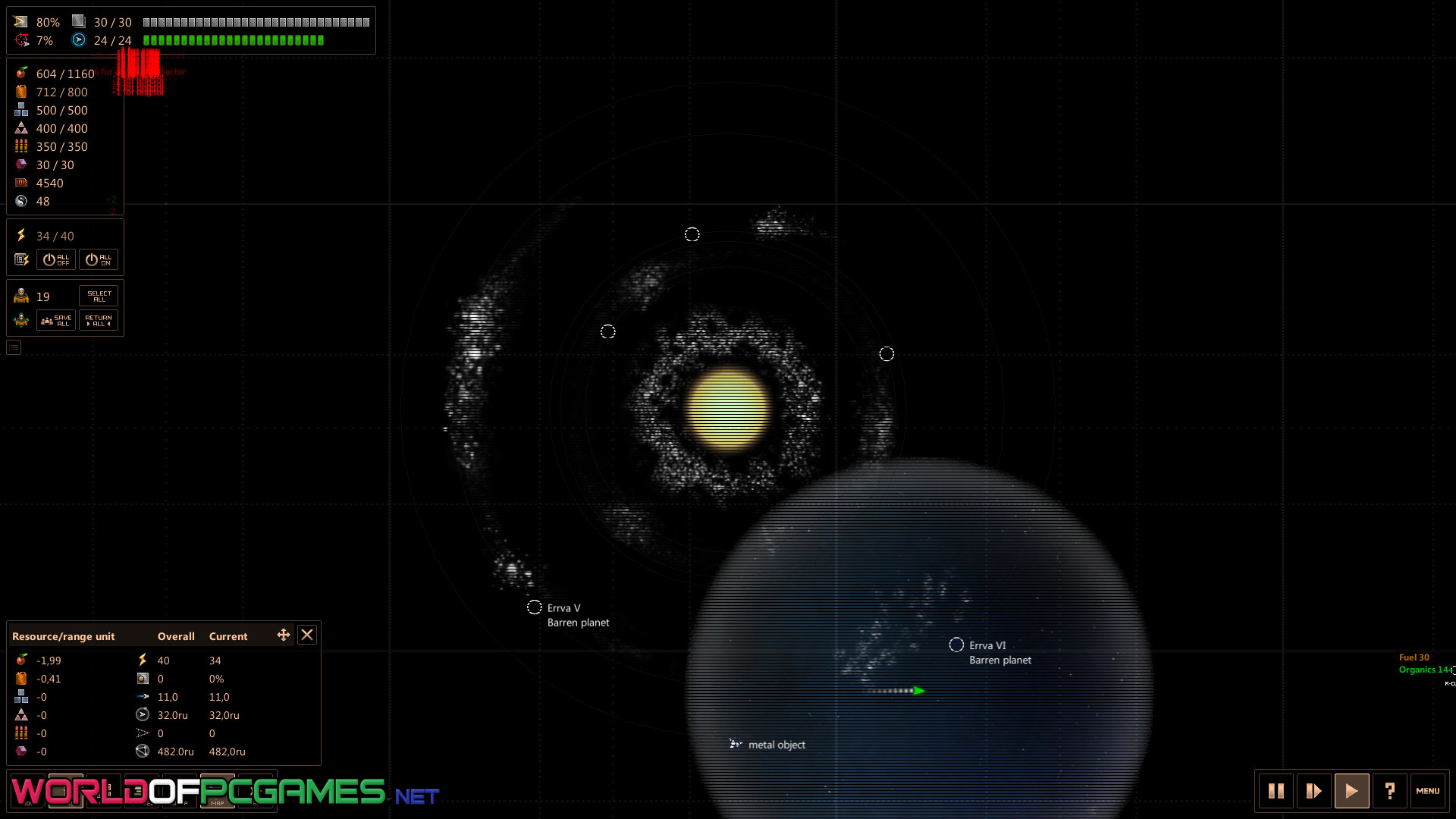Select the metal object map marker
The width and height of the screenshot is (1456, 819).
(735, 744)
